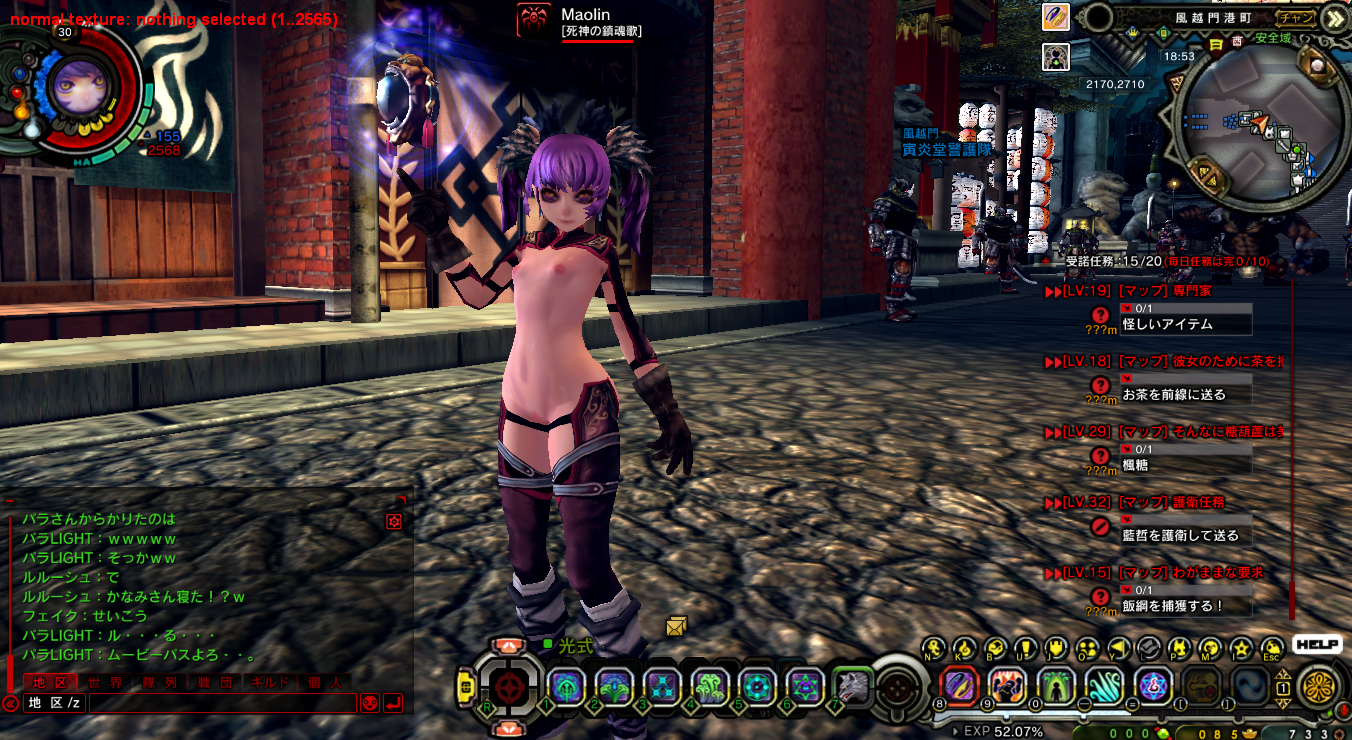Select the ギルド chat tab

[x=269, y=683]
